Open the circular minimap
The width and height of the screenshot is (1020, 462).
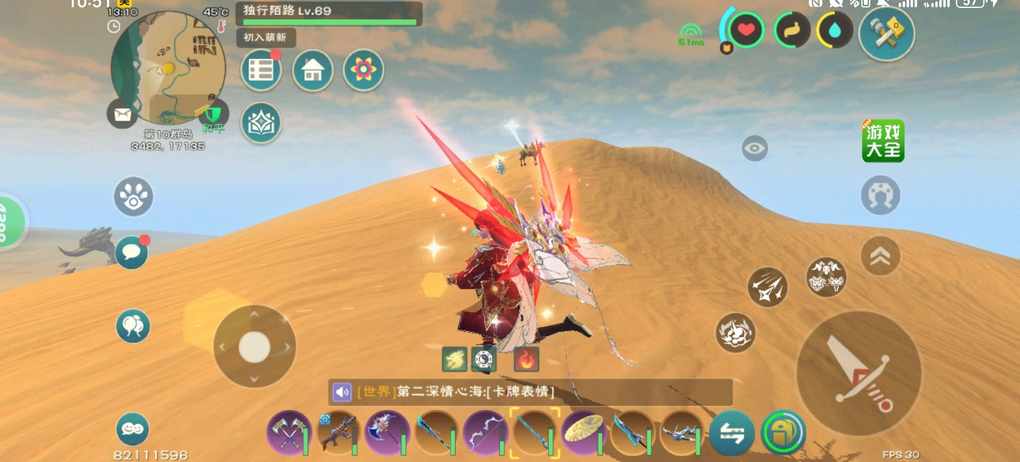tap(167, 68)
